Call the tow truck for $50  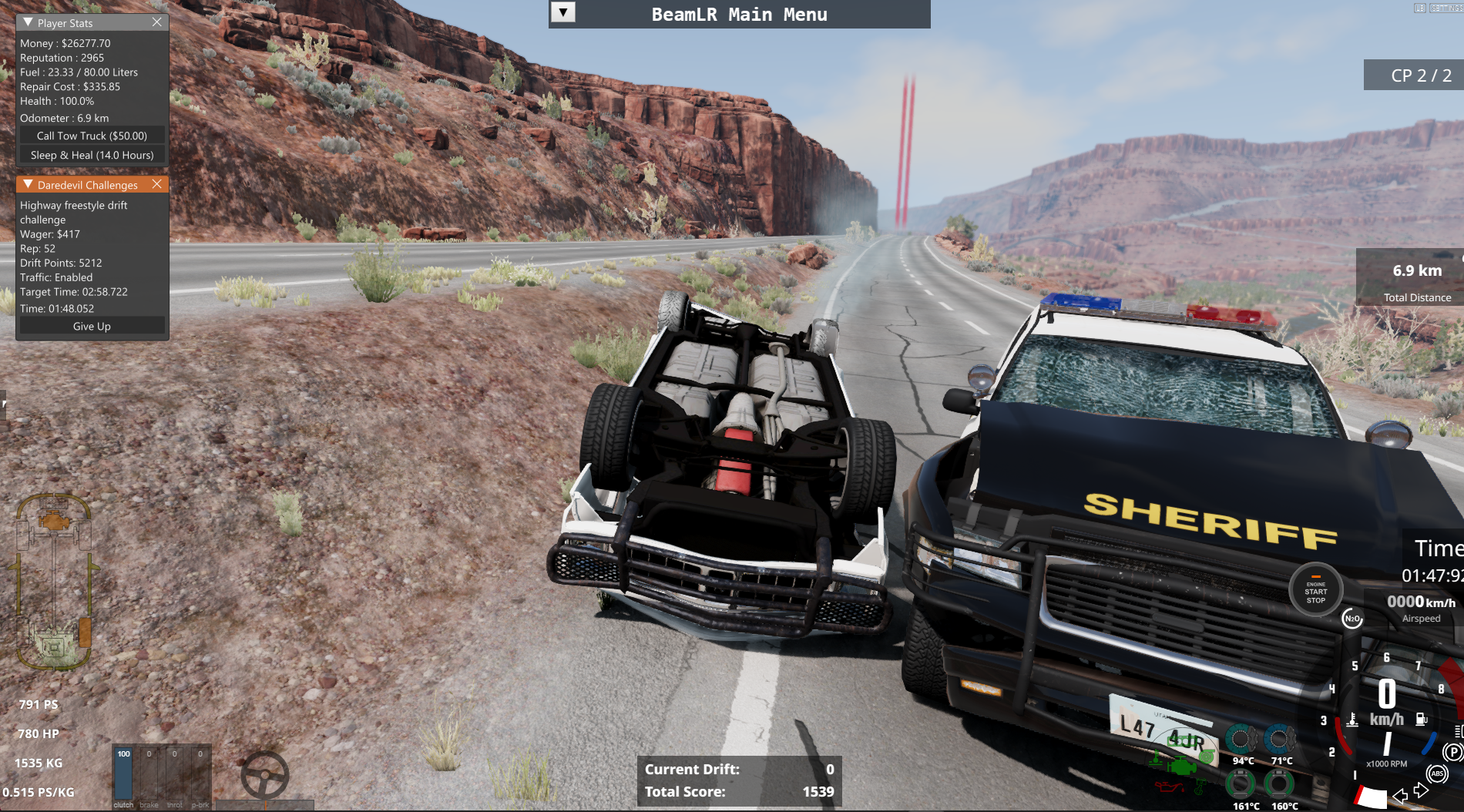[92, 136]
